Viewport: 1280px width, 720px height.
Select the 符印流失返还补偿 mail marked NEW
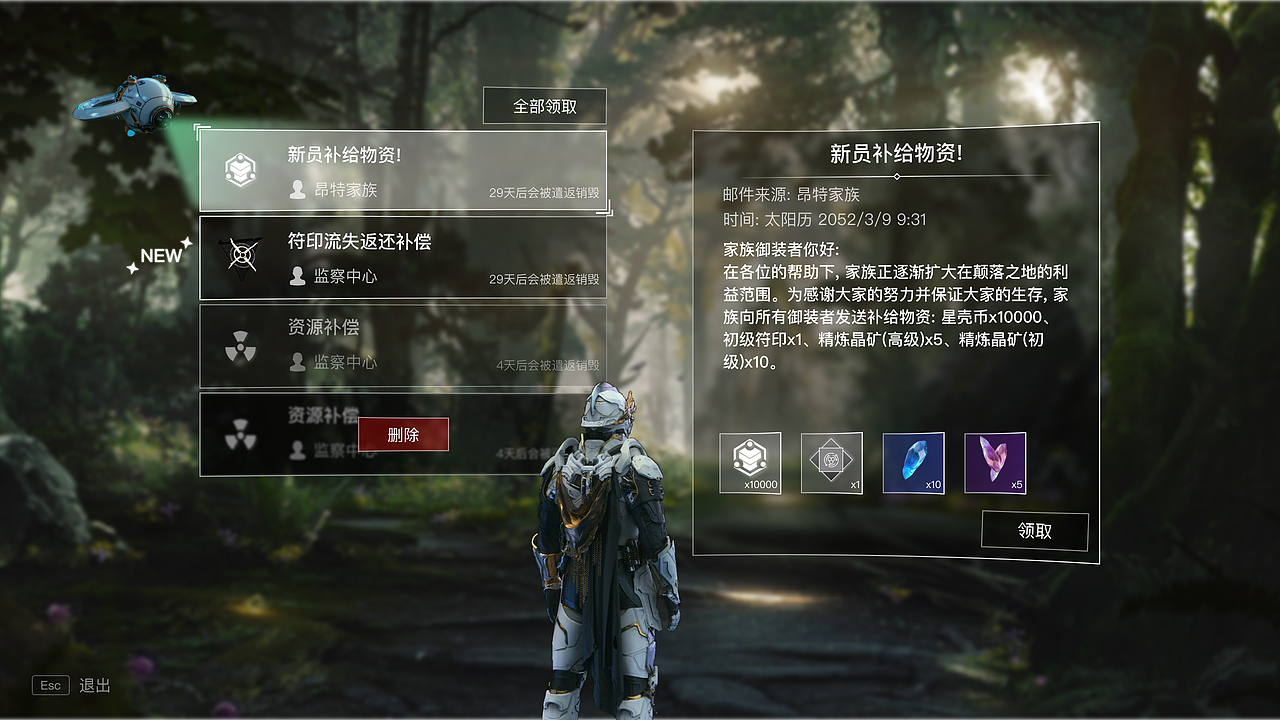(x=400, y=257)
